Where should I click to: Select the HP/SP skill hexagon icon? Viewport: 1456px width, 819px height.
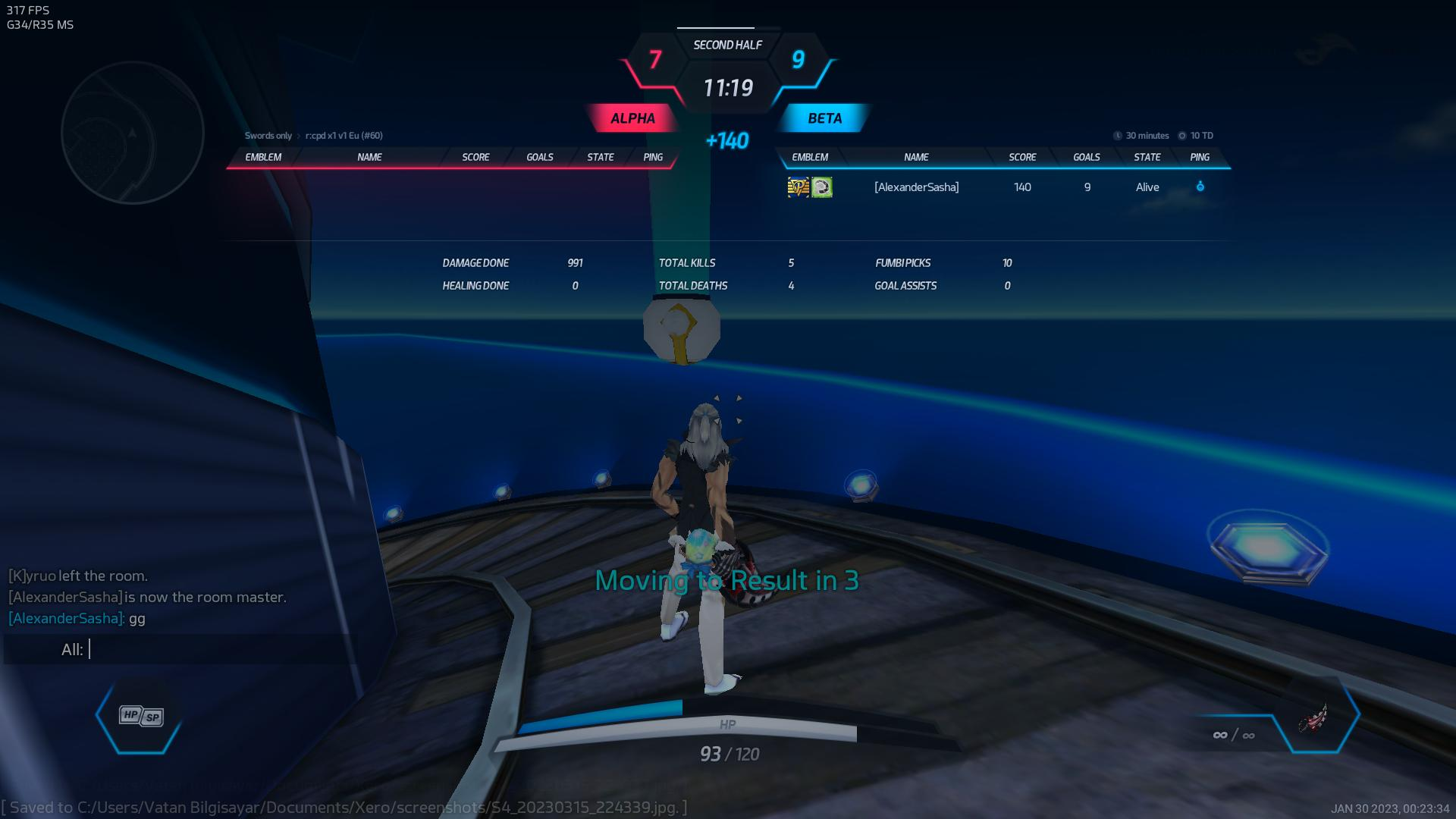coord(140,716)
